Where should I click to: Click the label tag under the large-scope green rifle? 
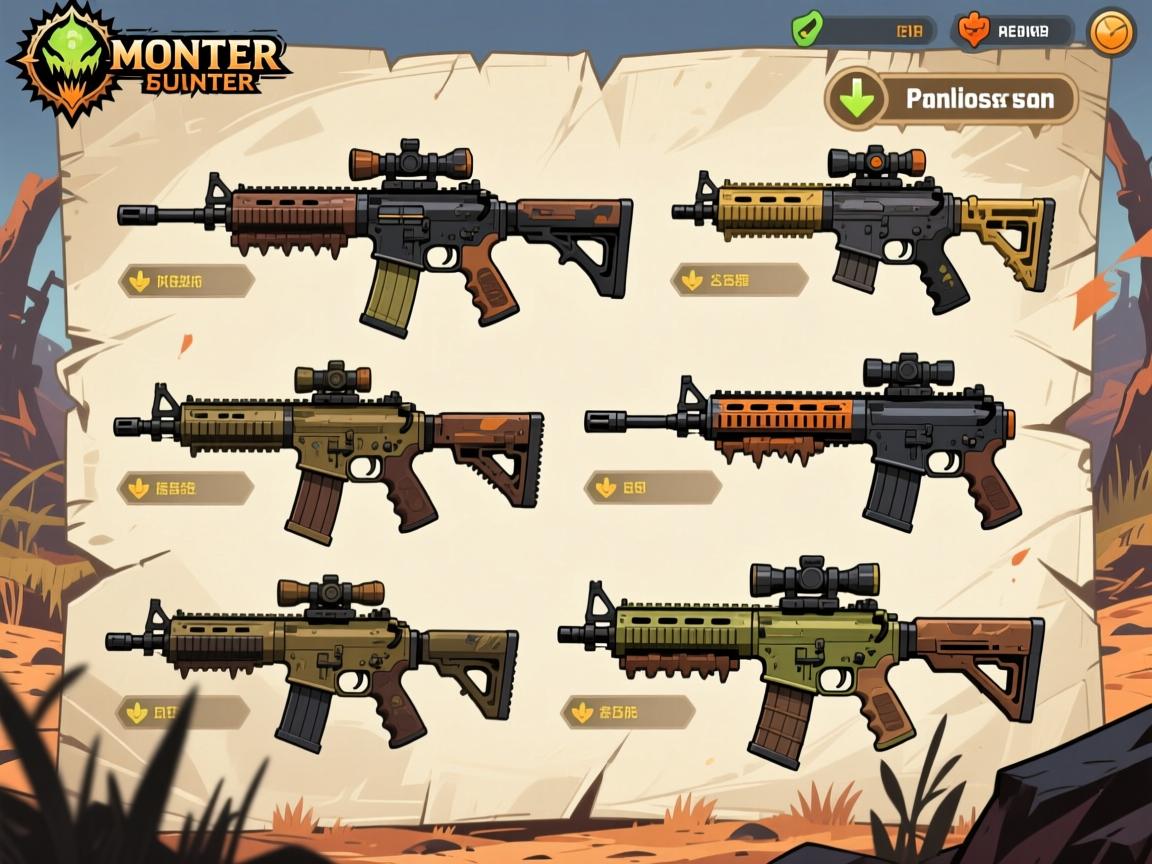pos(628,712)
